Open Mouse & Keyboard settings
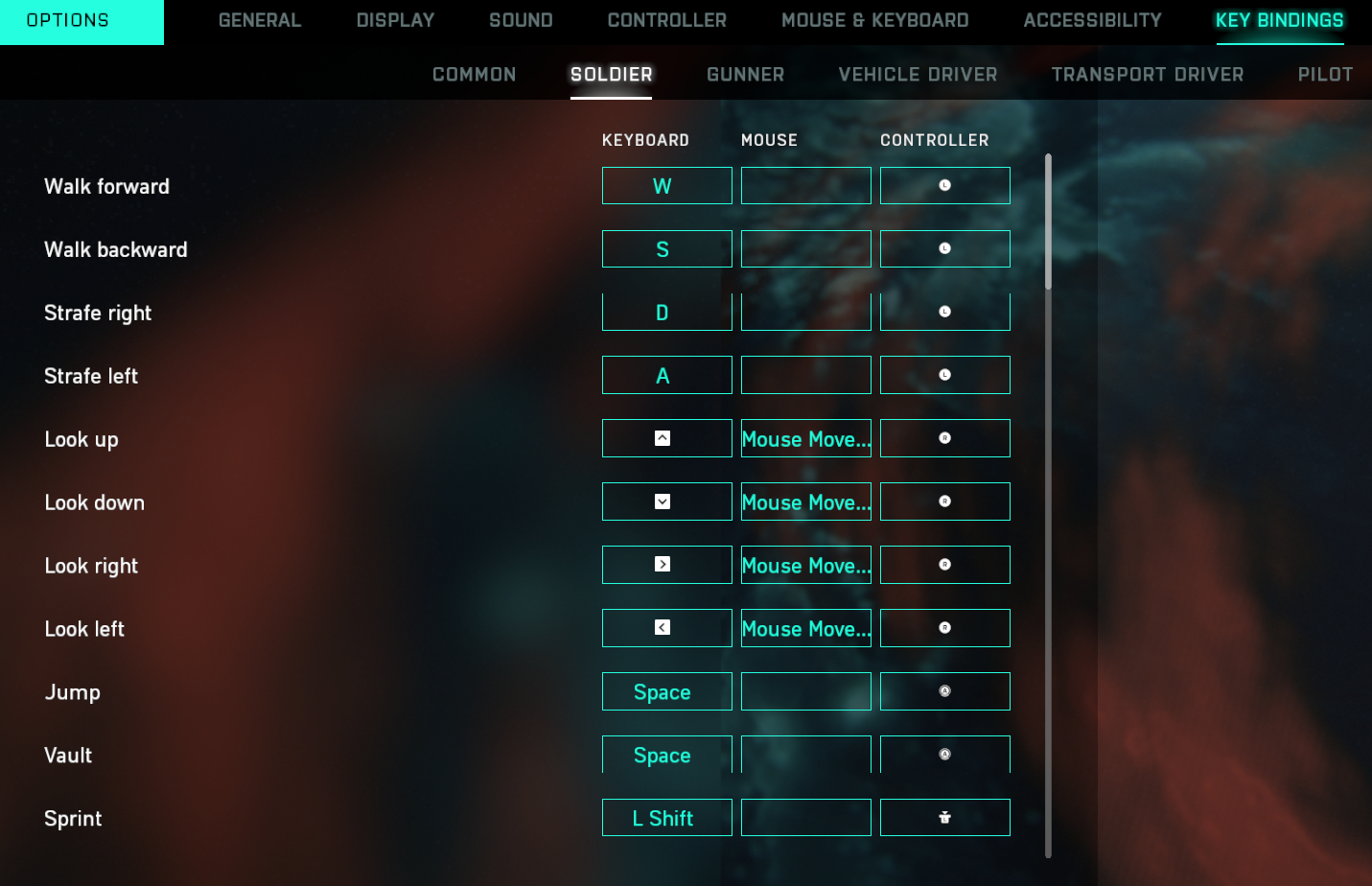This screenshot has height=886, width=1372. point(874,20)
